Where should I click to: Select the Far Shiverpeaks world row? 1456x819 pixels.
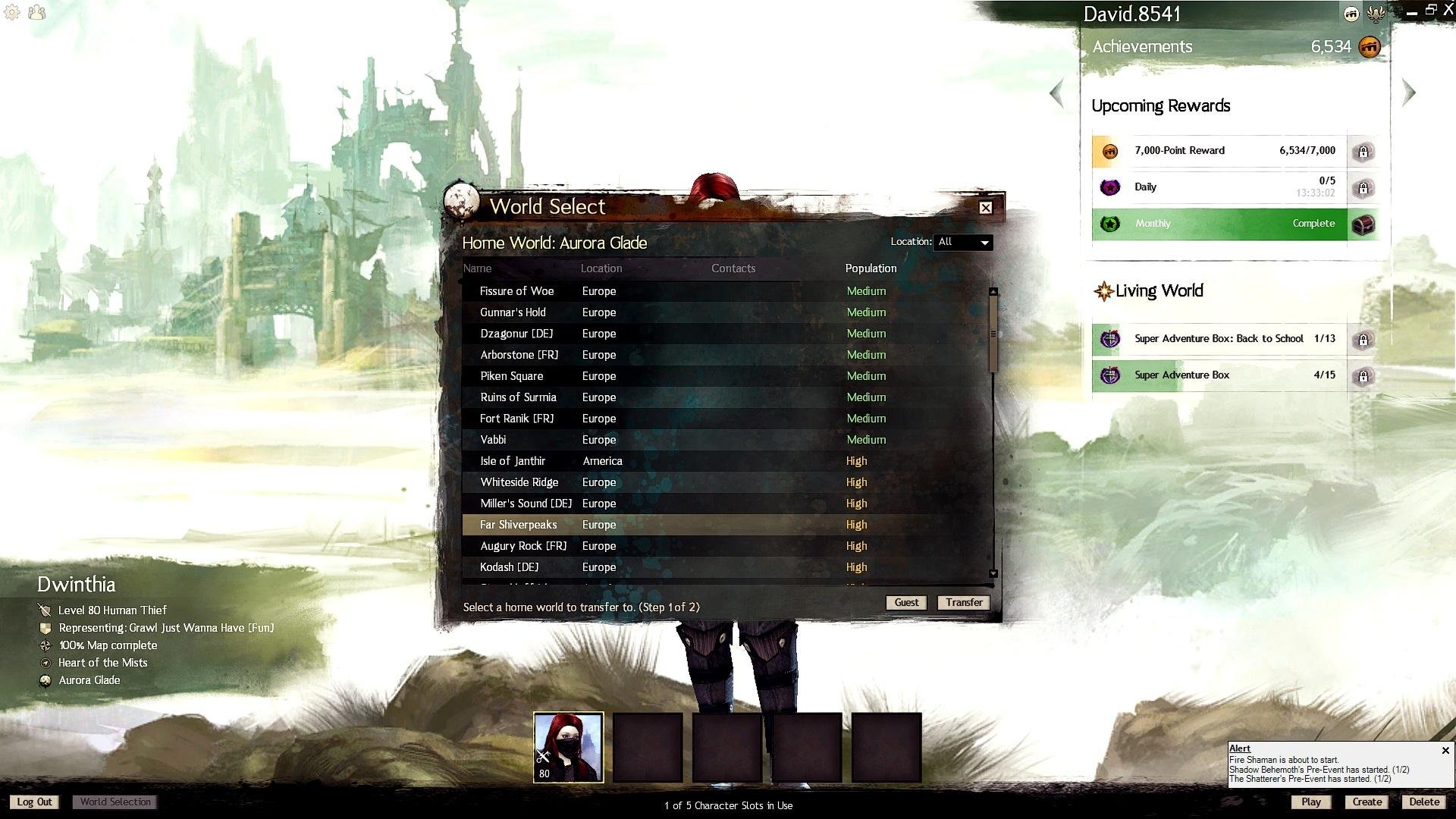pos(518,525)
